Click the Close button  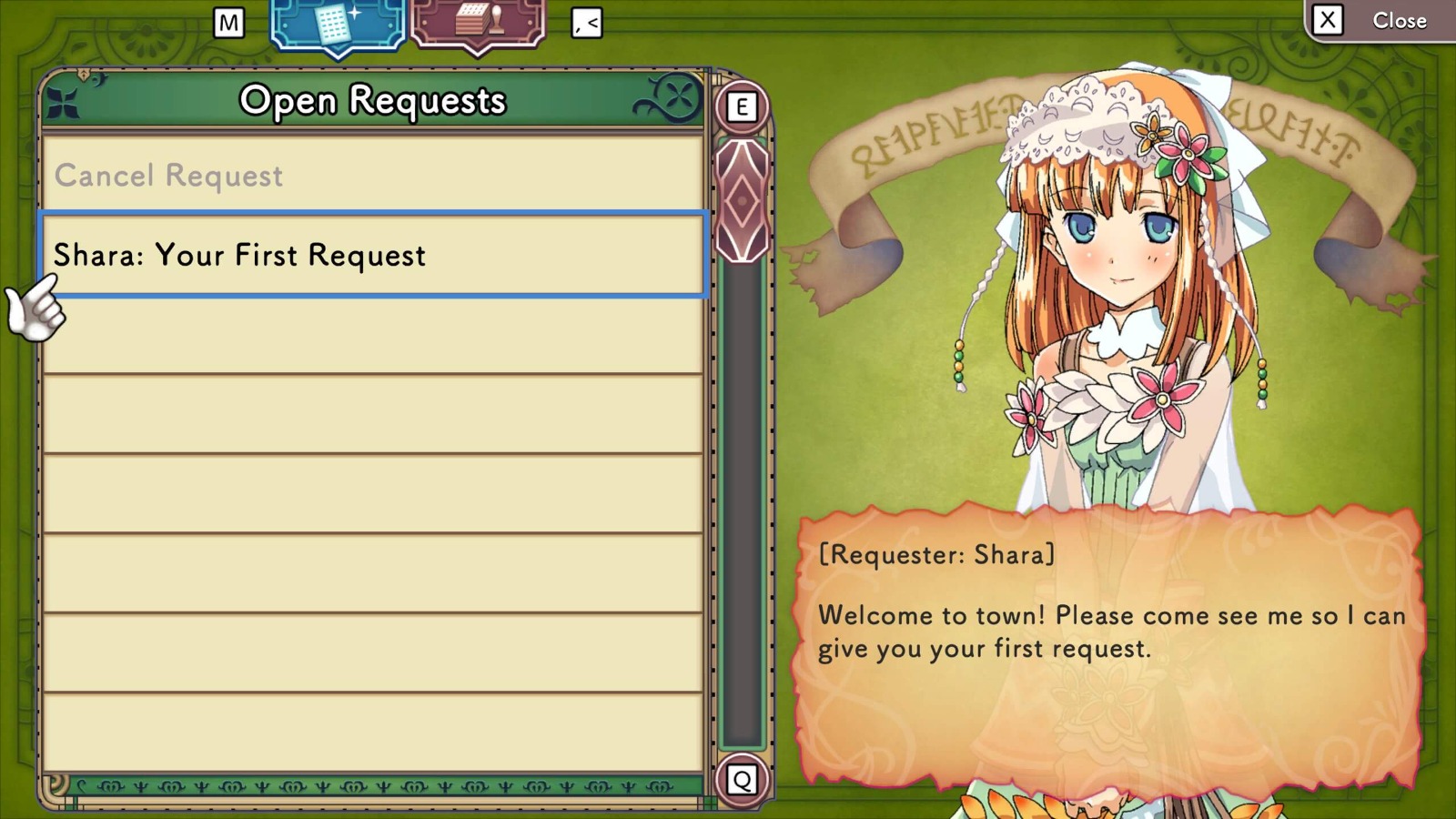(x=1400, y=20)
